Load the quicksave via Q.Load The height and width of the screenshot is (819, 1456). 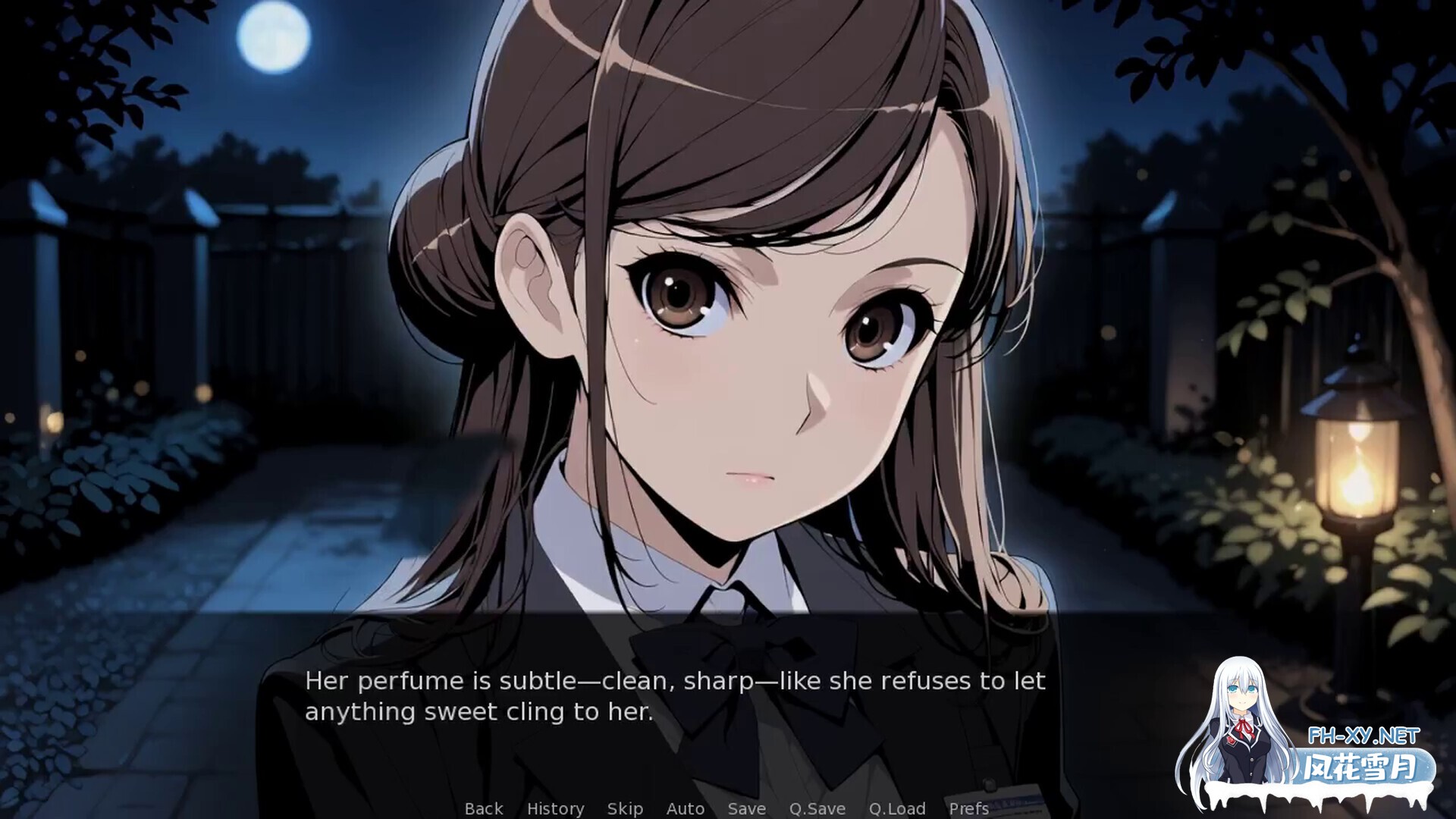[x=896, y=808]
